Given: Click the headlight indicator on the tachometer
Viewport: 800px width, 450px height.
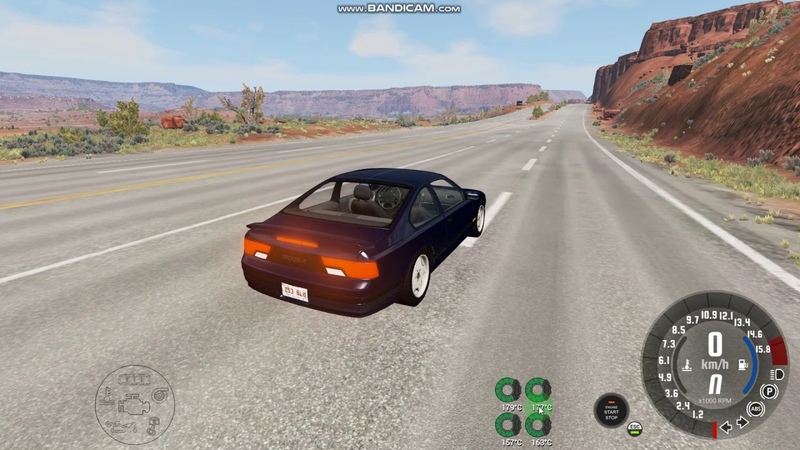Looking at the screenshot, I should pyautogui.click(x=778, y=373).
